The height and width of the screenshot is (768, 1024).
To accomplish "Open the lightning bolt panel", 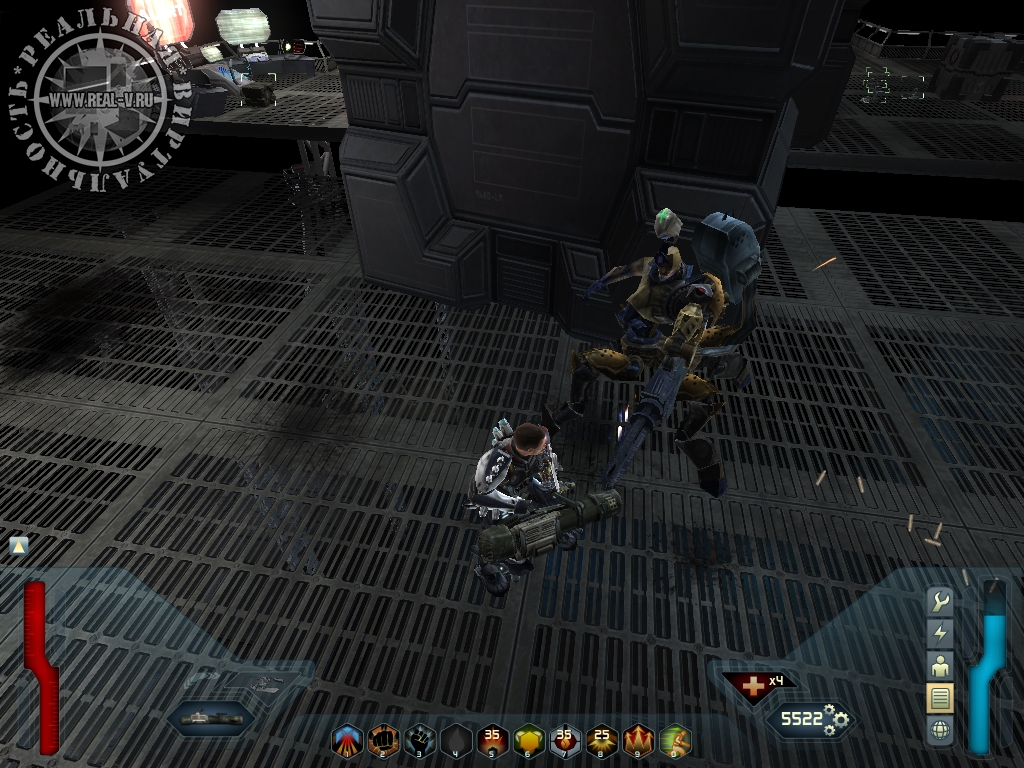I will click(x=940, y=633).
